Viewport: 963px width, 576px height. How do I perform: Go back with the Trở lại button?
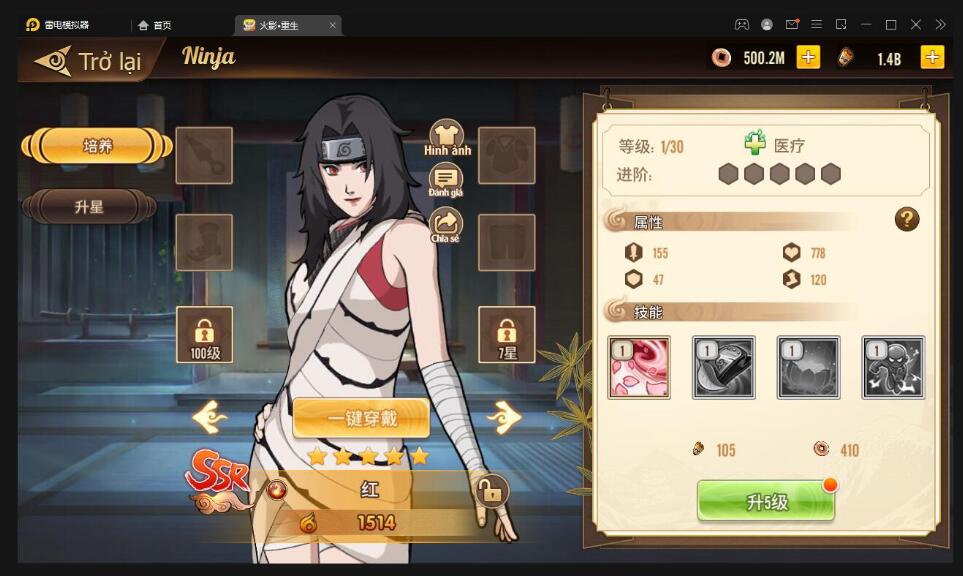88,61
